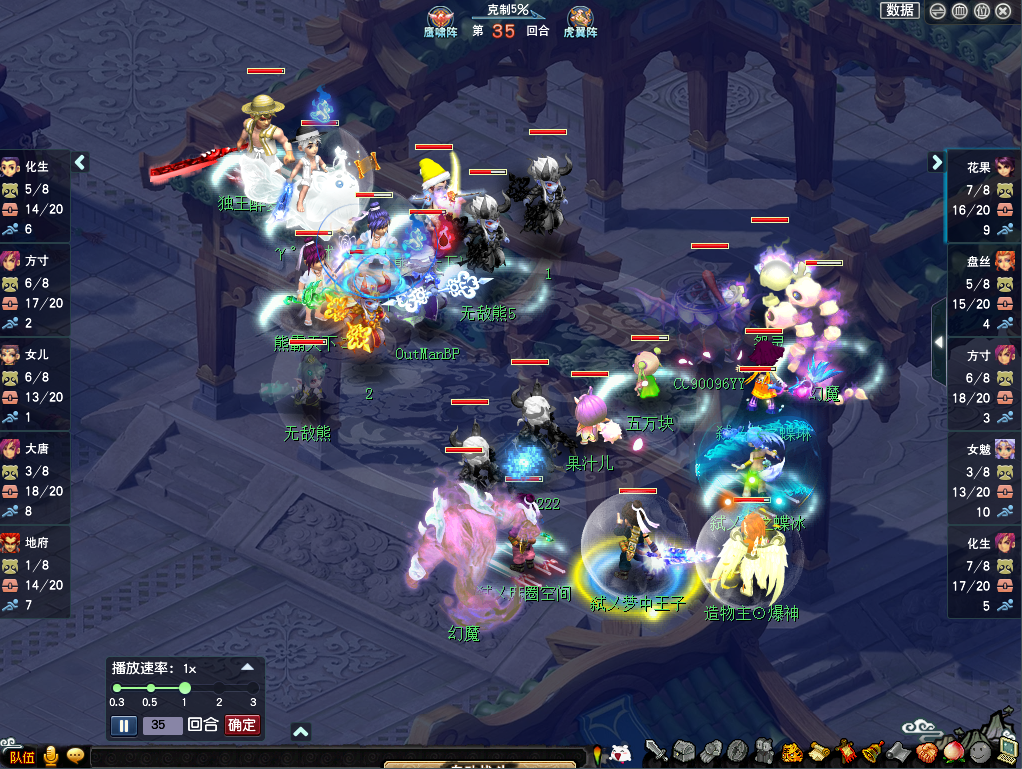Screen dimensions: 1022x769
Task: Switch chat channel with the 队伍 button
Action: pyautogui.click(x=22, y=757)
